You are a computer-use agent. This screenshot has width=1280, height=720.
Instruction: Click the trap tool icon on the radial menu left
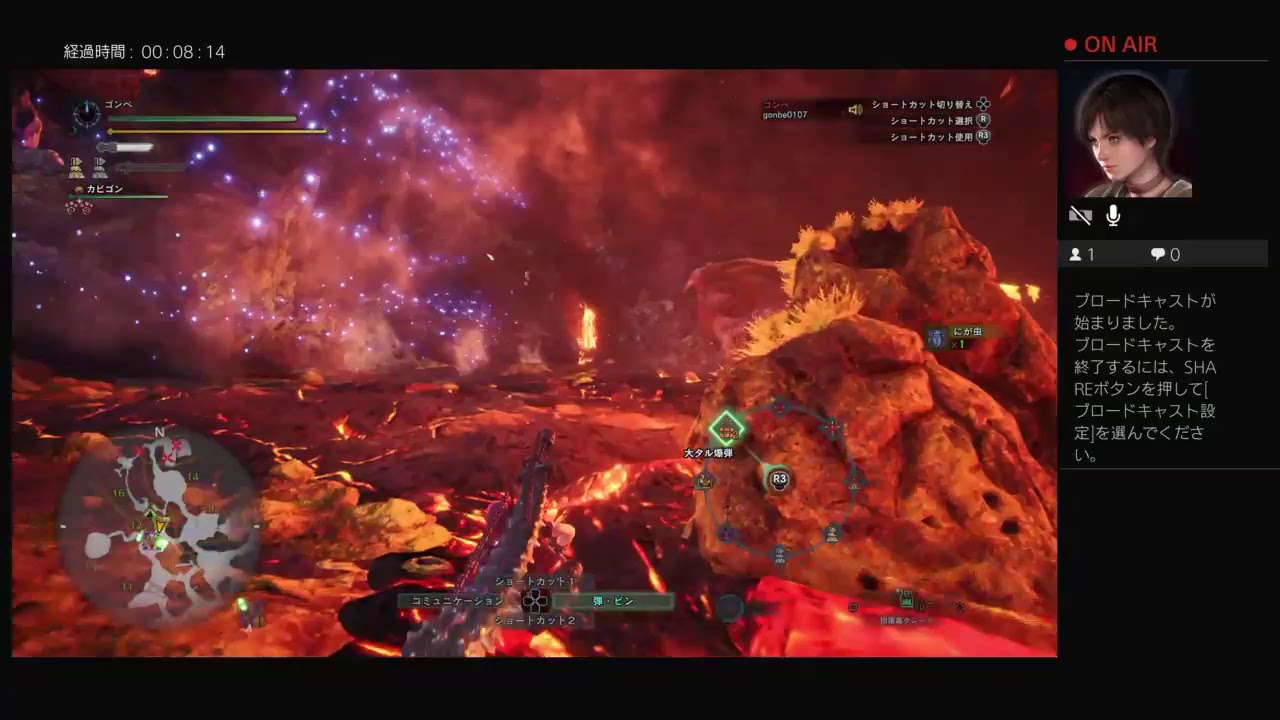(x=703, y=480)
